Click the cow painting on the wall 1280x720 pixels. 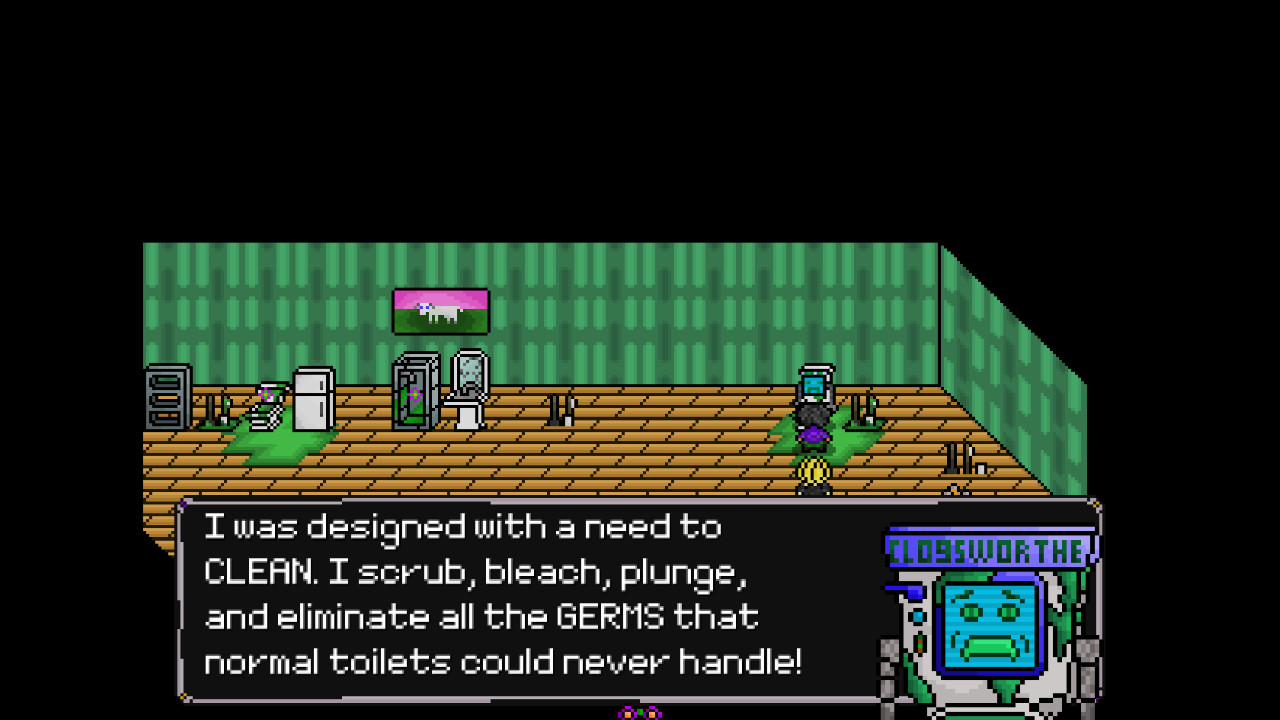point(443,310)
